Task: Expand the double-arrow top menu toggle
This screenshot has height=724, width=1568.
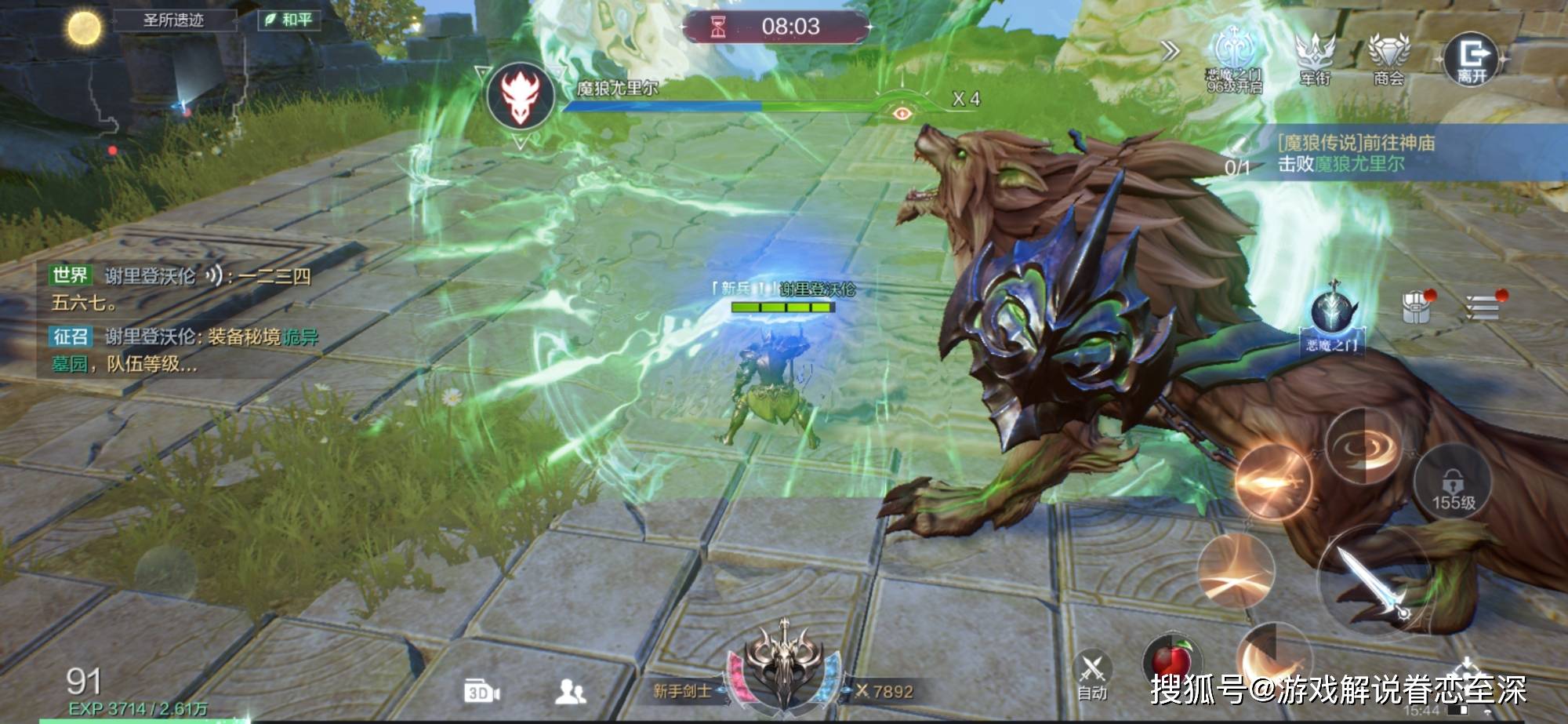Action: click(x=1171, y=52)
